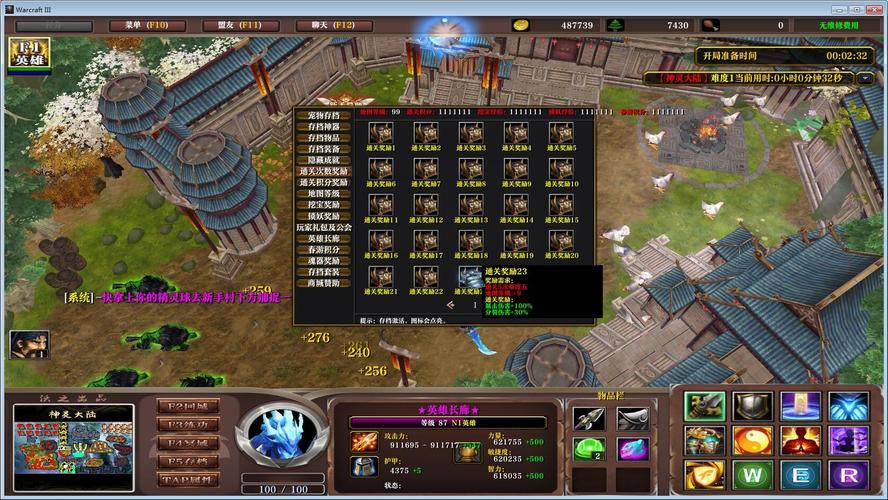Choose the 通关奖励20 reward chest

coord(561,241)
